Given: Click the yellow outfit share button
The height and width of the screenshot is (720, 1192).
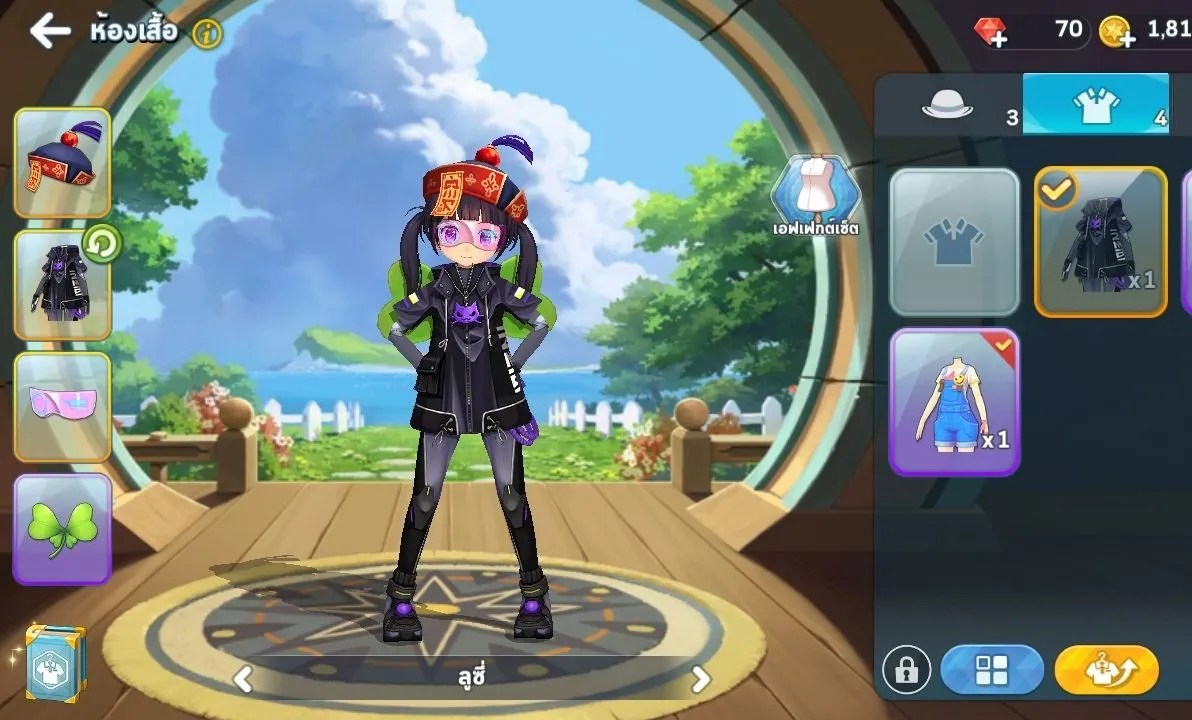Looking at the screenshot, I should [1106, 670].
